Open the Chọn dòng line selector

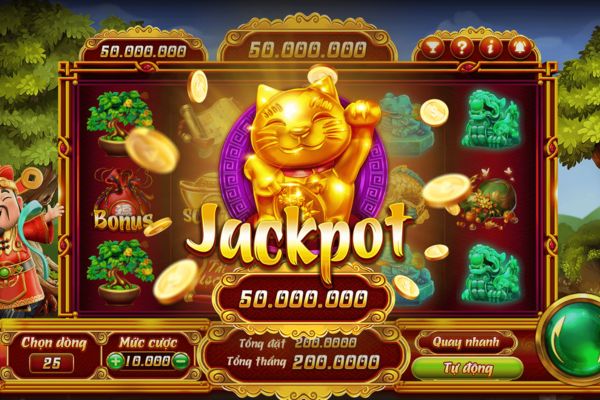tap(50, 361)
